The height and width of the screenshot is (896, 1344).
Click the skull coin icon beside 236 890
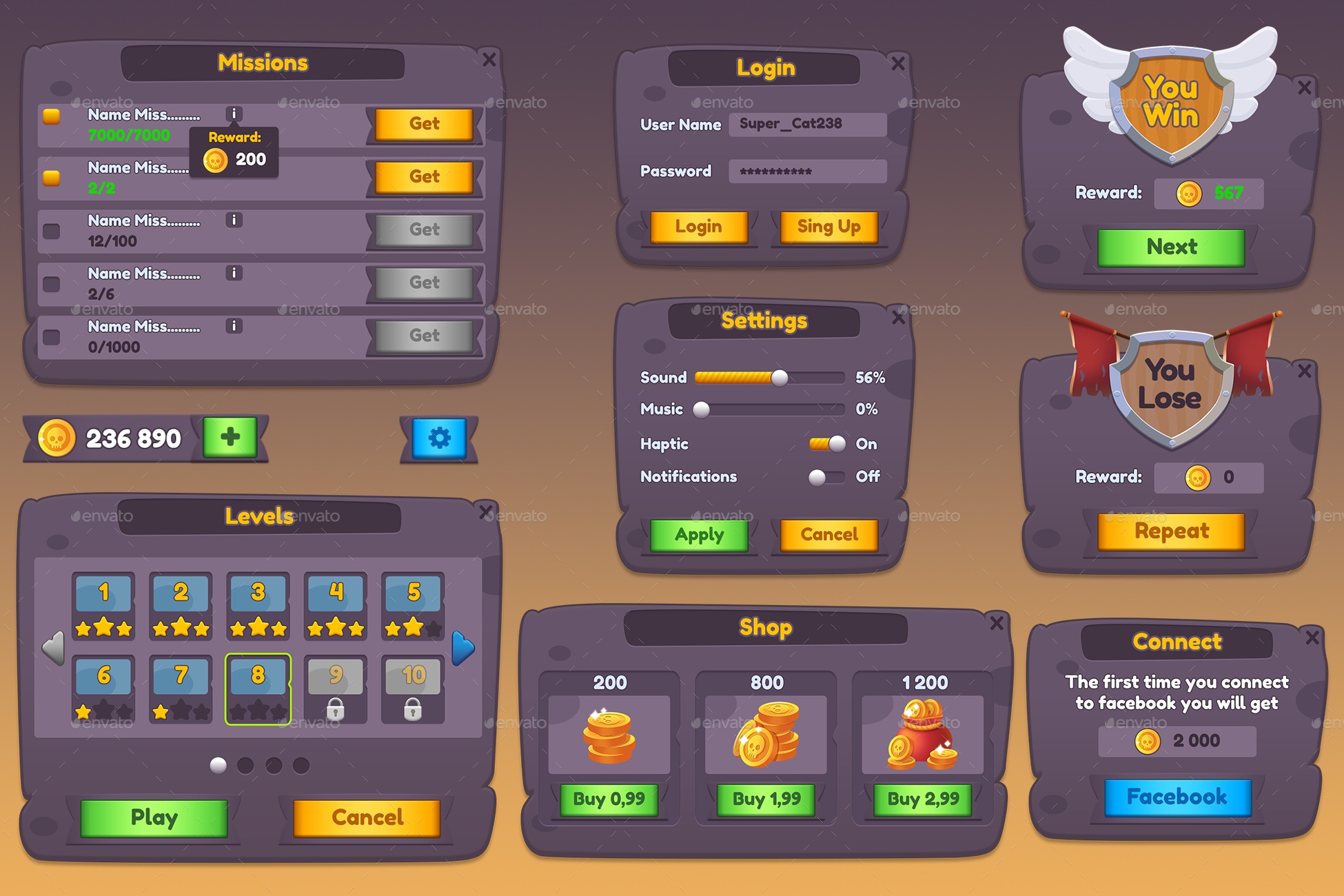pyautogui.click(x=55, y=436)
